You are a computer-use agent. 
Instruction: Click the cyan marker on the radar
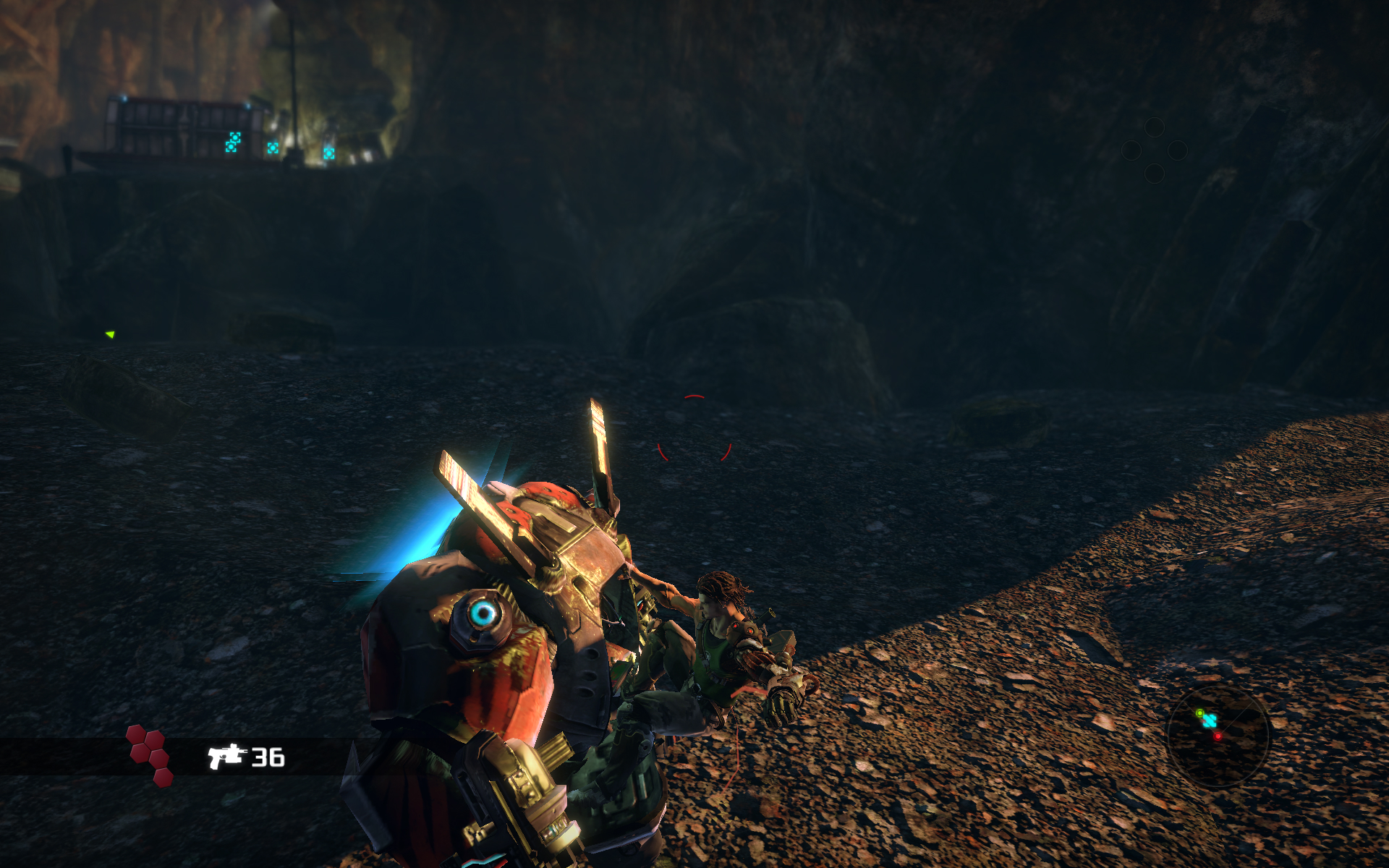1209,721
